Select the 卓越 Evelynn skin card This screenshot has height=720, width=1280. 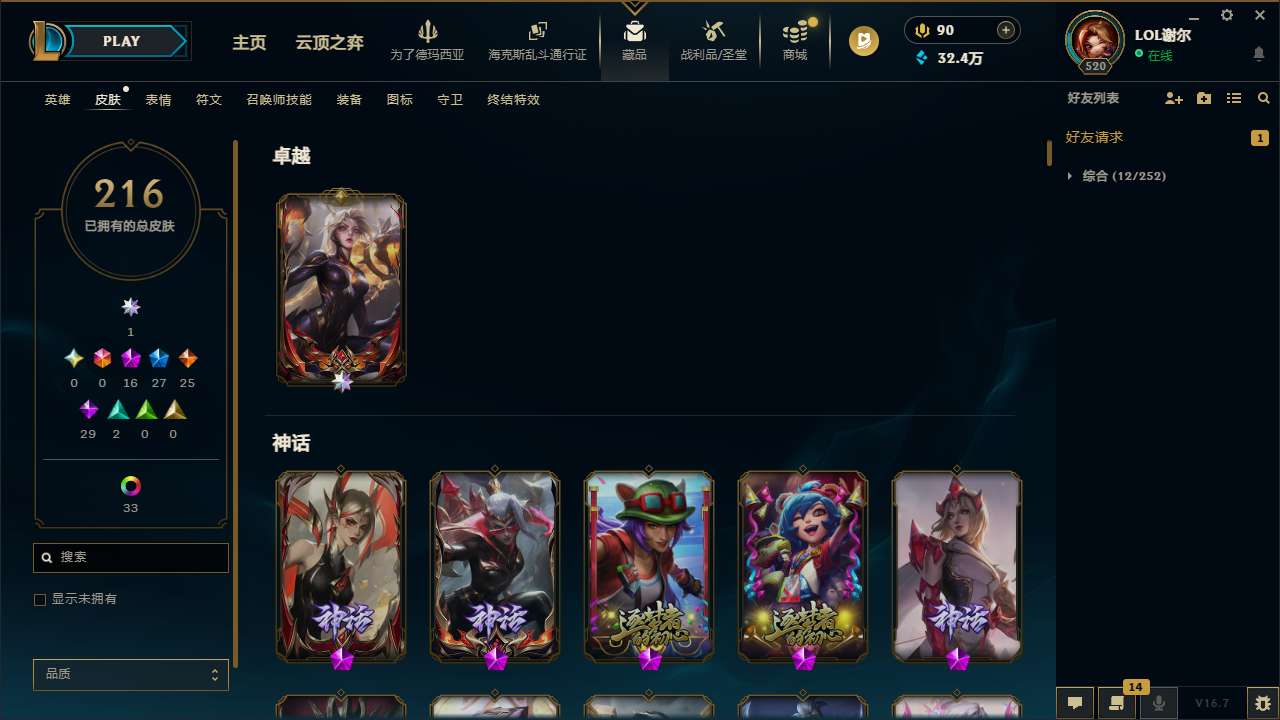(341, 289)
